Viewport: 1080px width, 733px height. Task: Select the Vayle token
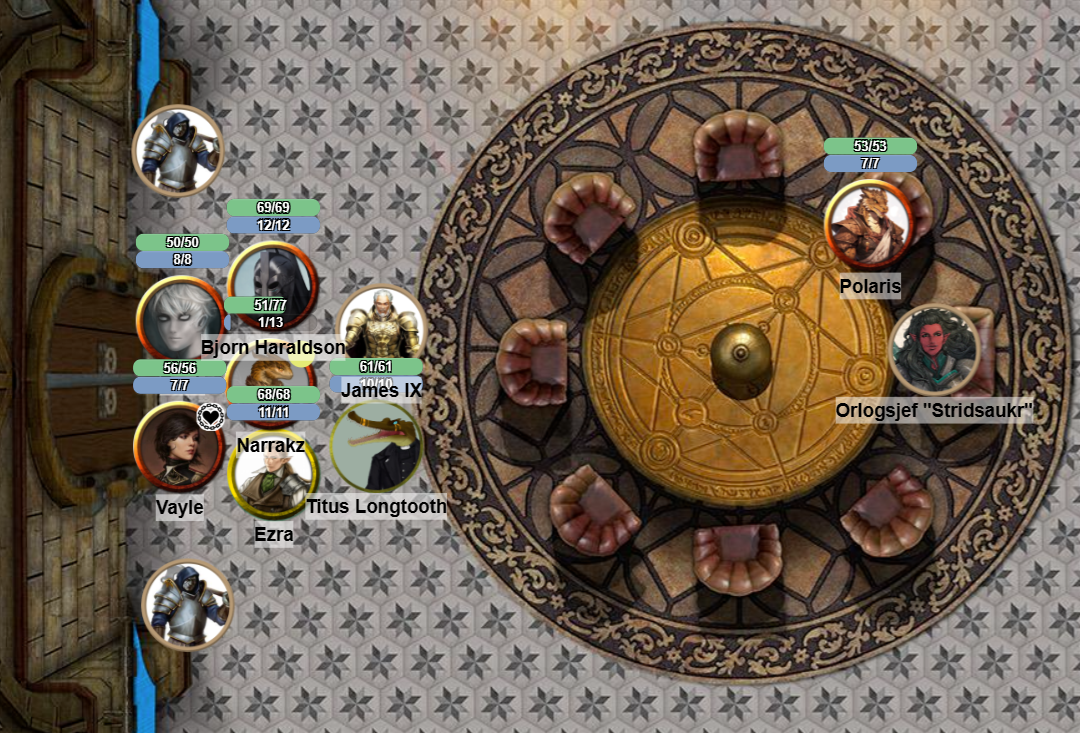point(178,447)
